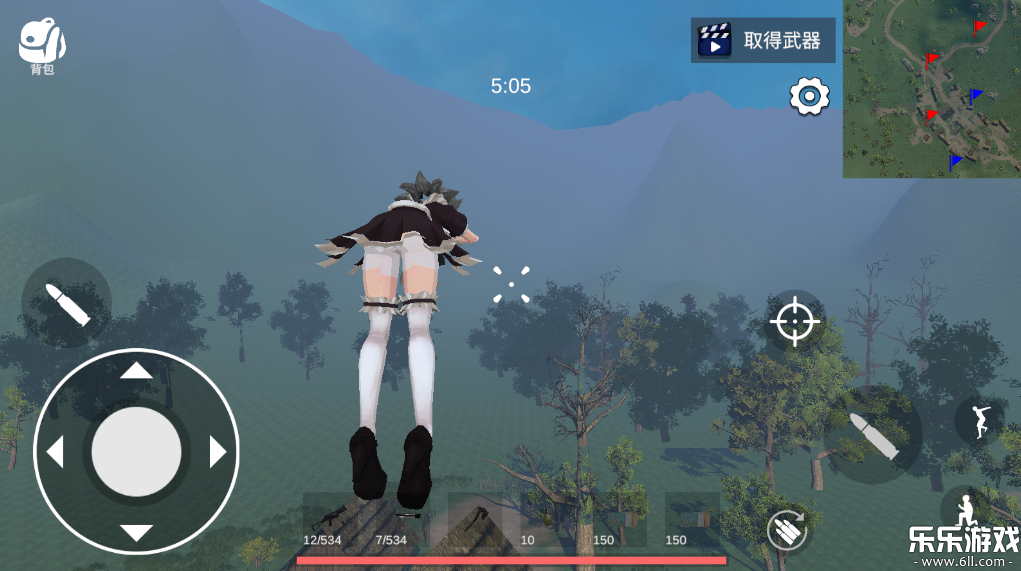
Task: Tap the jump figure button
Action: [979, 420]
